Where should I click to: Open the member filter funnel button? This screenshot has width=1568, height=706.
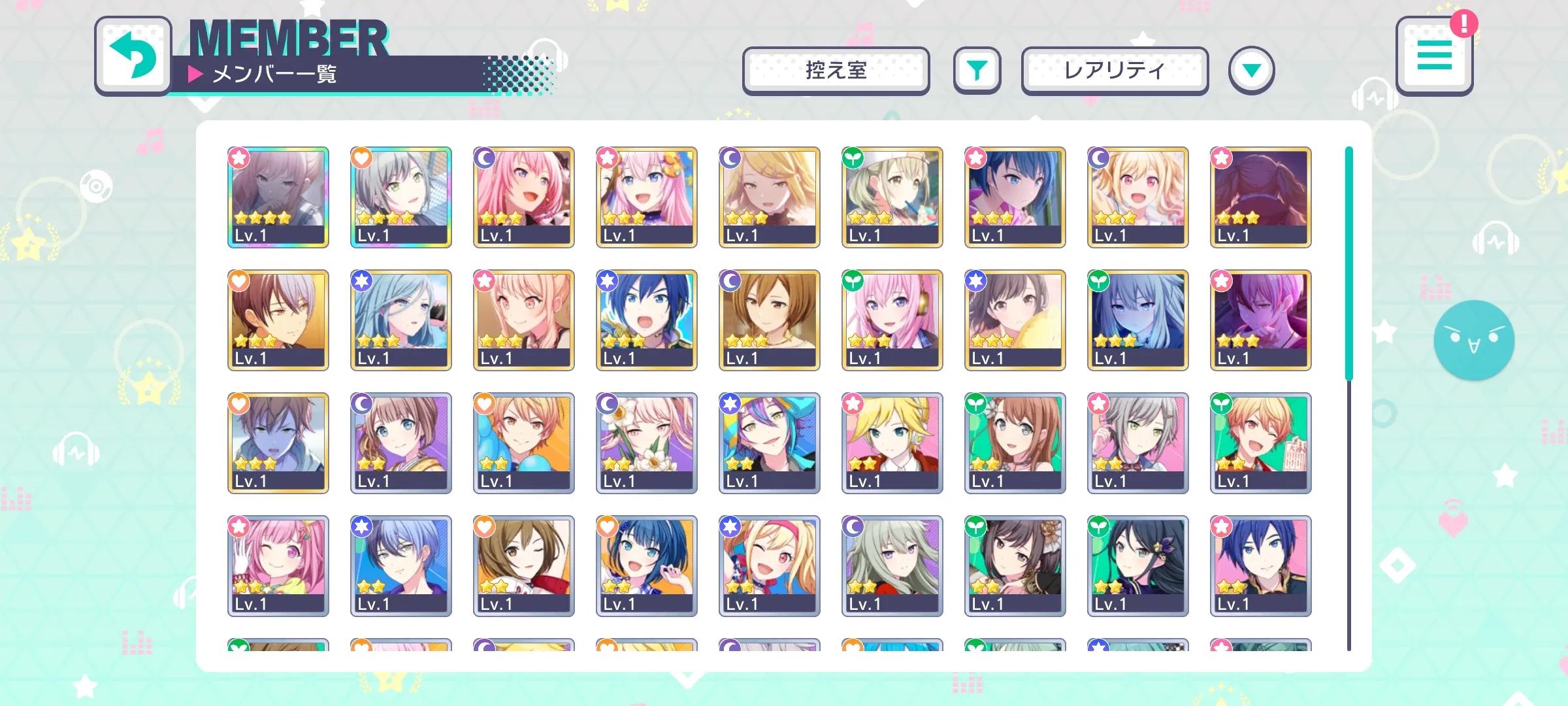pyautogui.click(x=977, y=71)
